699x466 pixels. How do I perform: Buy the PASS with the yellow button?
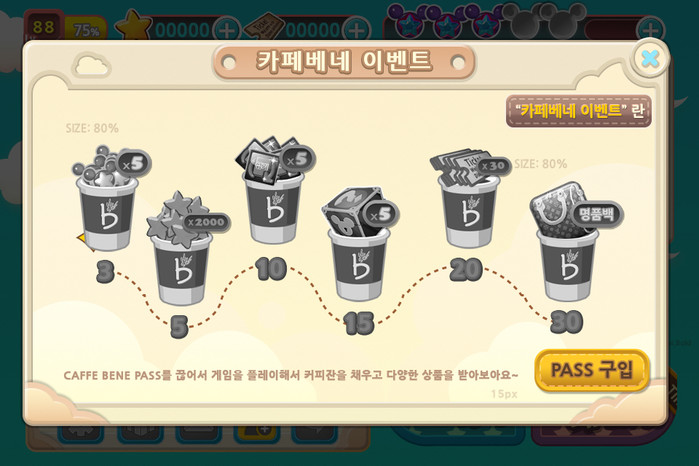pyautogui.click(x=592, y=370)
